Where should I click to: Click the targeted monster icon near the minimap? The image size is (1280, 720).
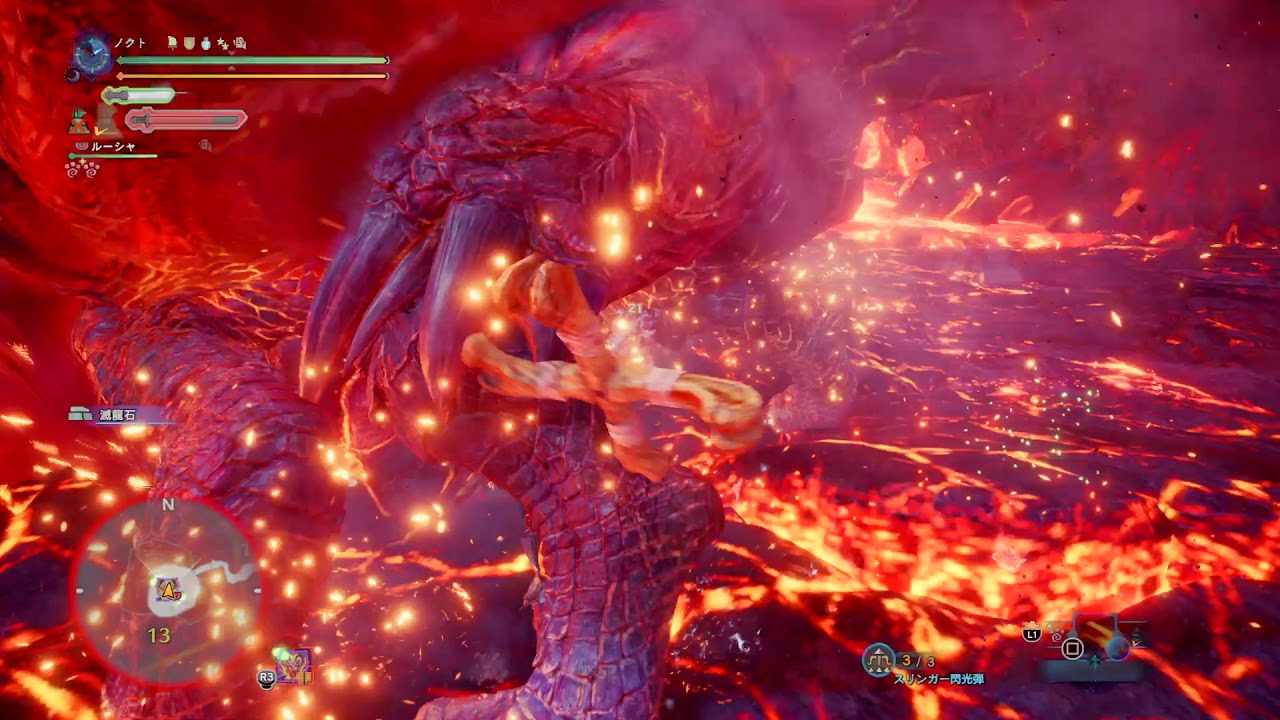(x=293, y=665)
